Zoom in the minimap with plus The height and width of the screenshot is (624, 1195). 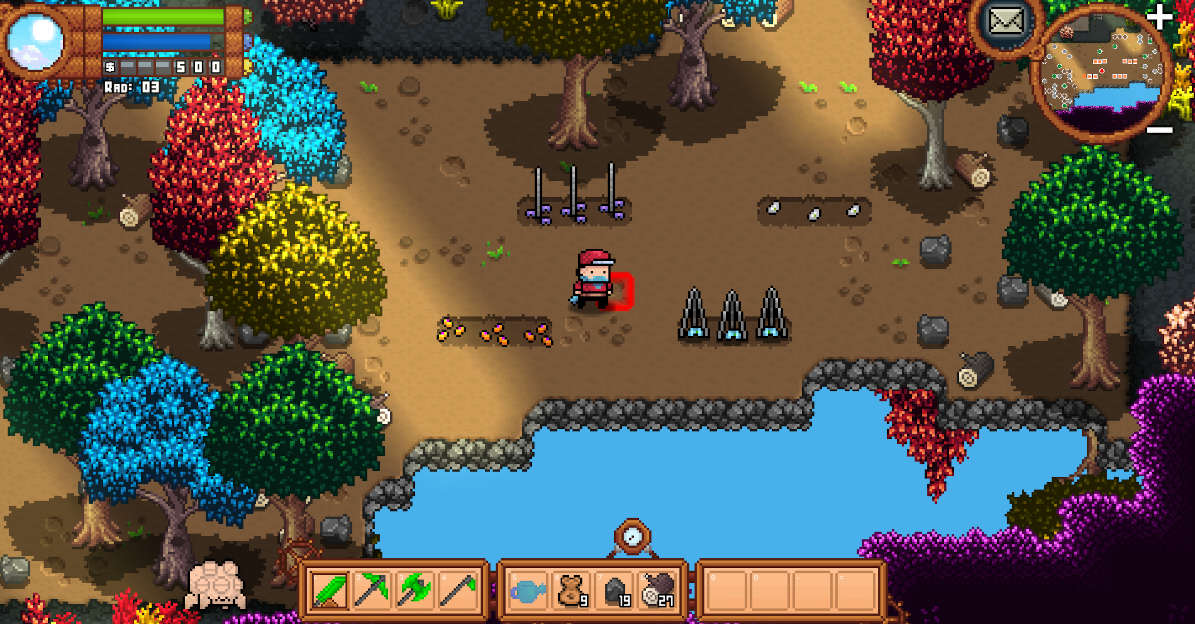[x=1159, y=15]
